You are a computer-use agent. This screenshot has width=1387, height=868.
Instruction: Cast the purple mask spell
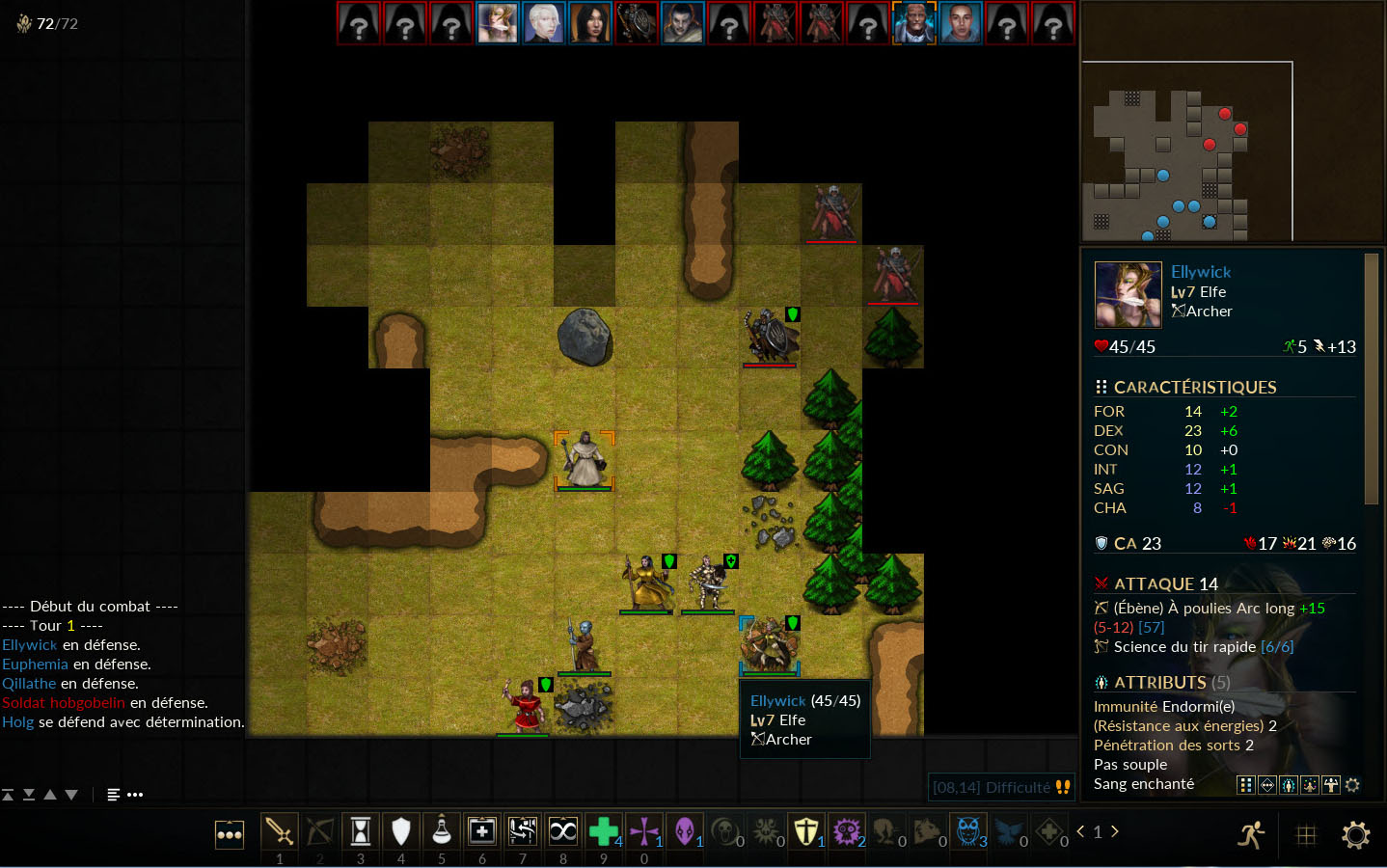coord(685,831)
